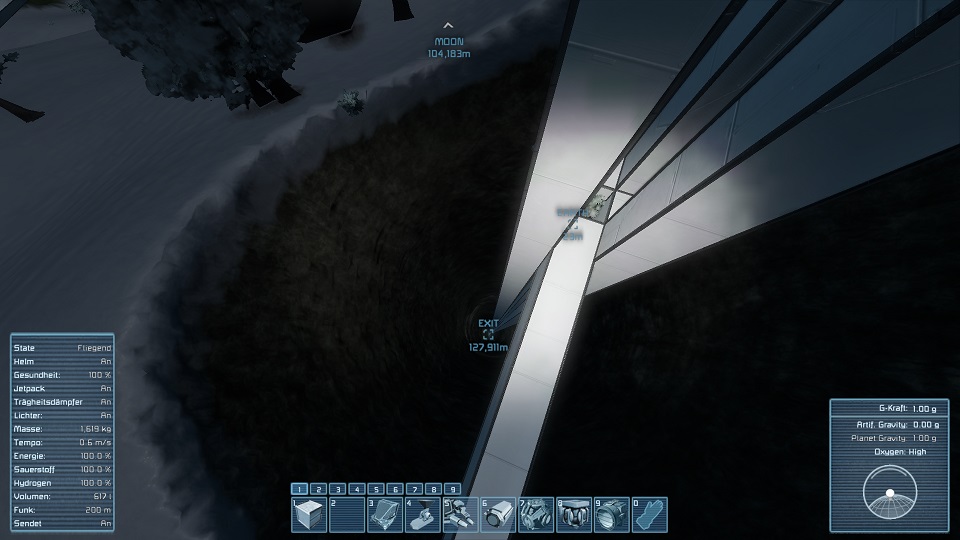Show toolbar page 9
Viewport: 960px width, 540px height.
[453, 489]
